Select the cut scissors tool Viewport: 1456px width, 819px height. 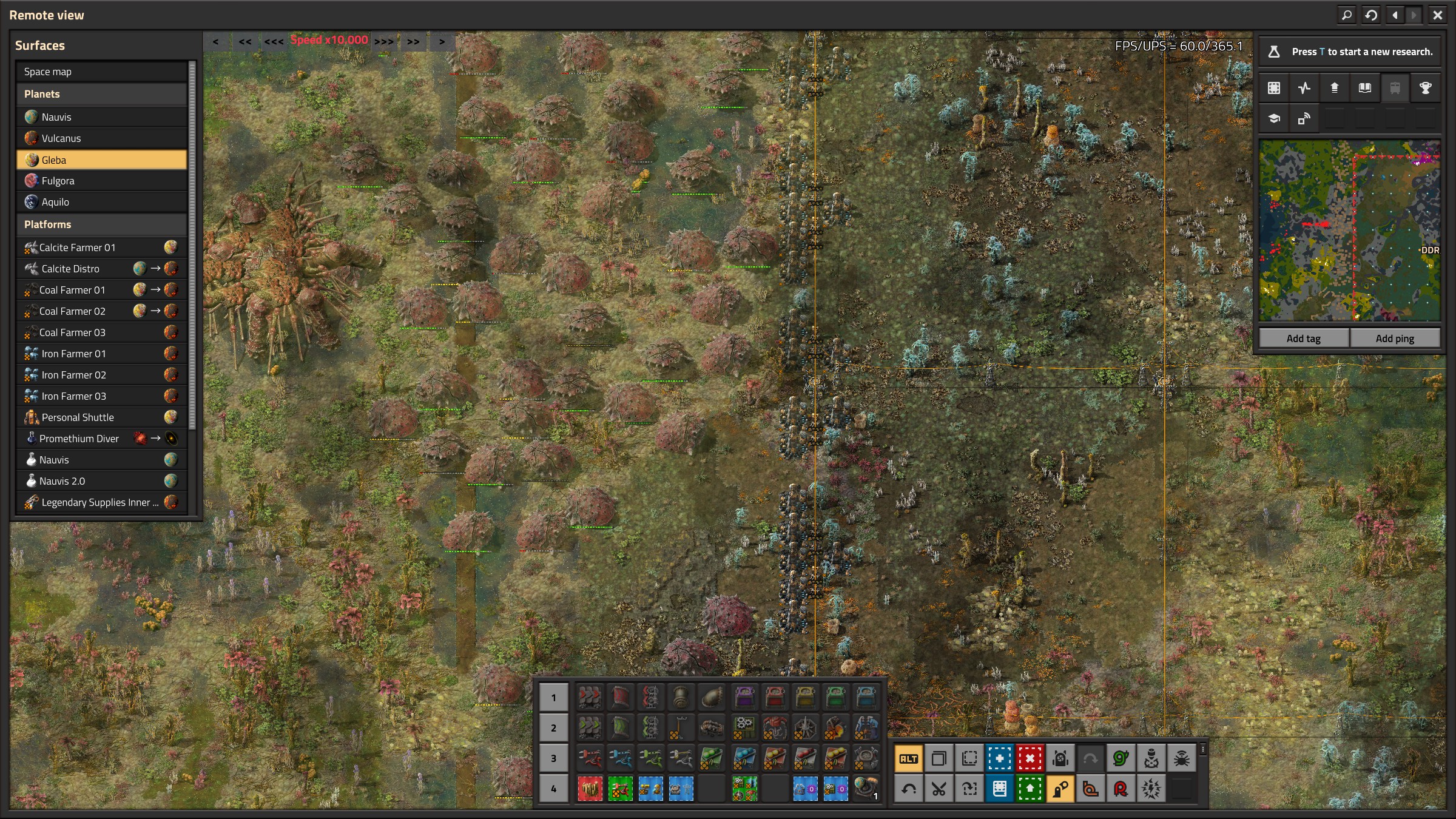click(x=939, y=789)
